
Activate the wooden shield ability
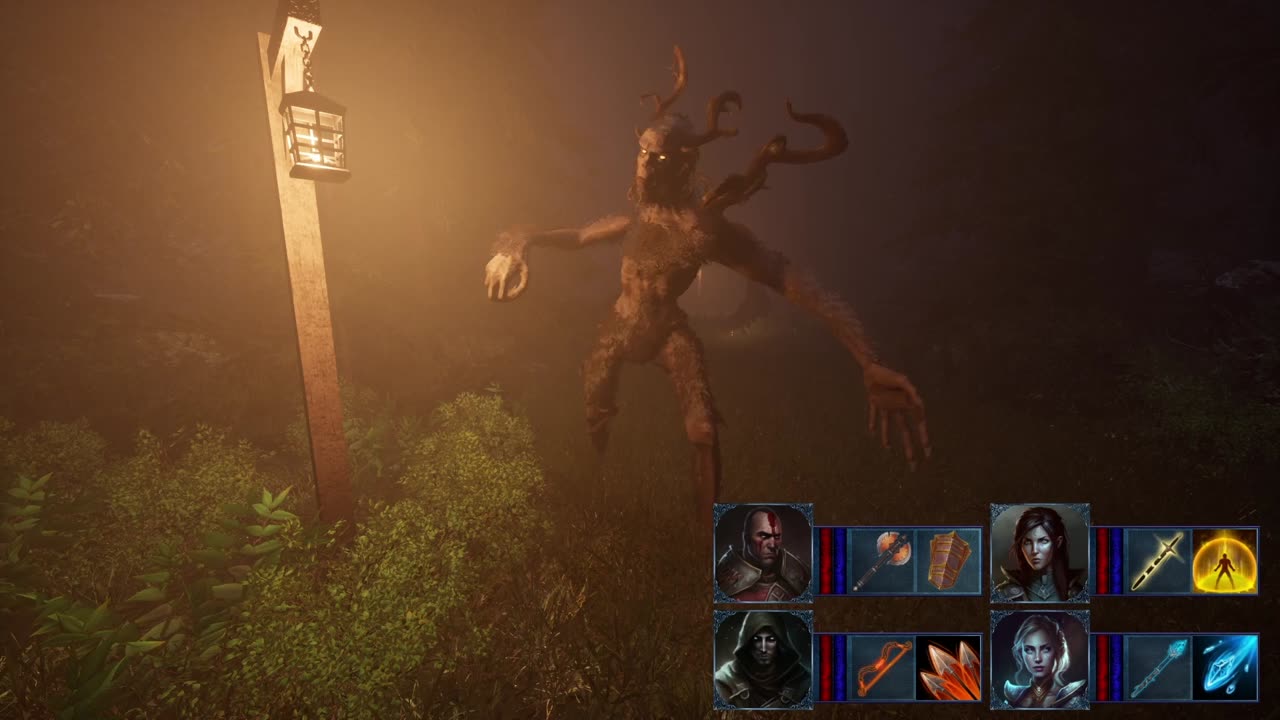tap(948, 561)
